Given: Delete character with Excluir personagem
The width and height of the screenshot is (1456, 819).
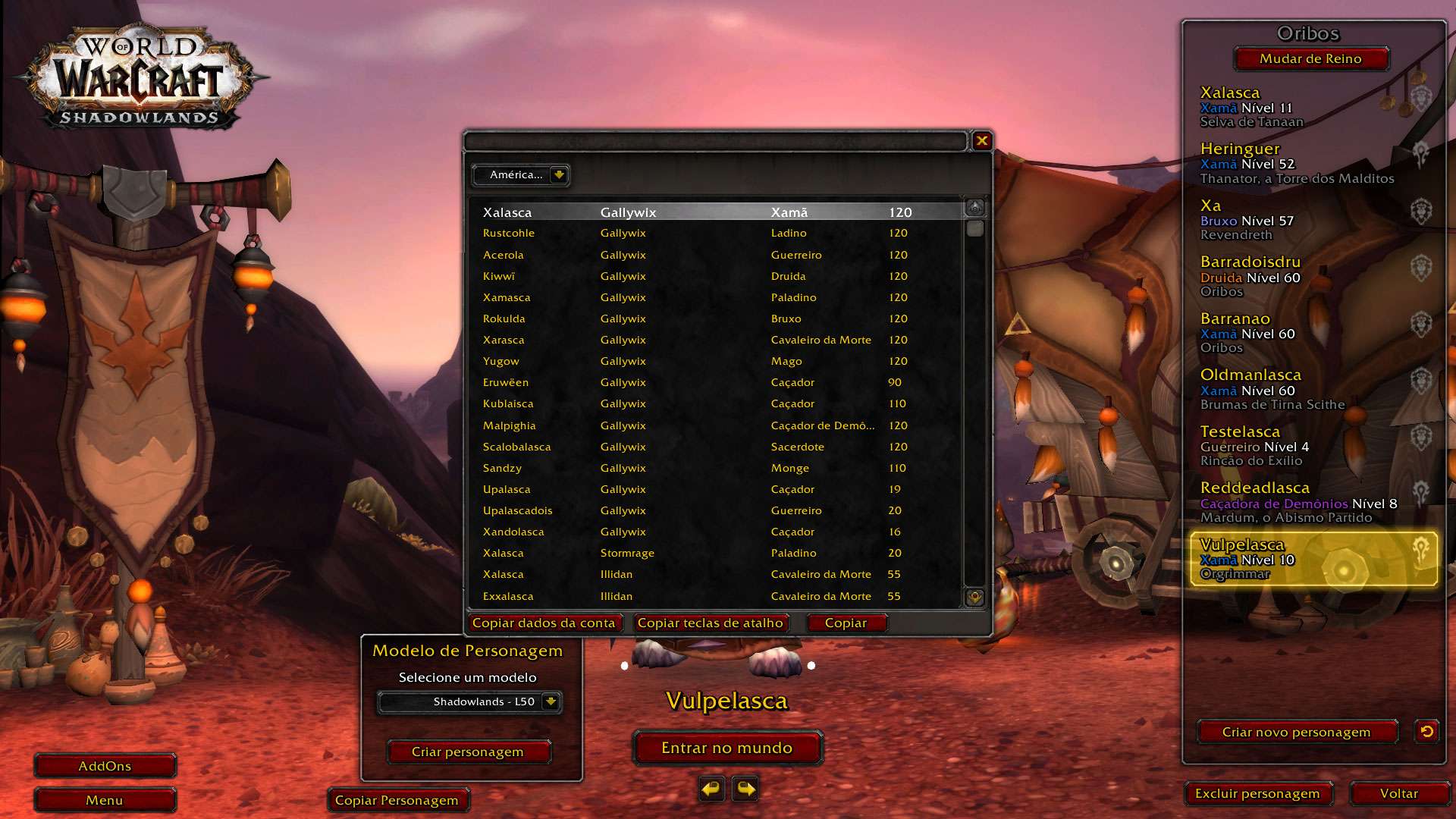Looking at the screenshot, I should point(1257,794).
